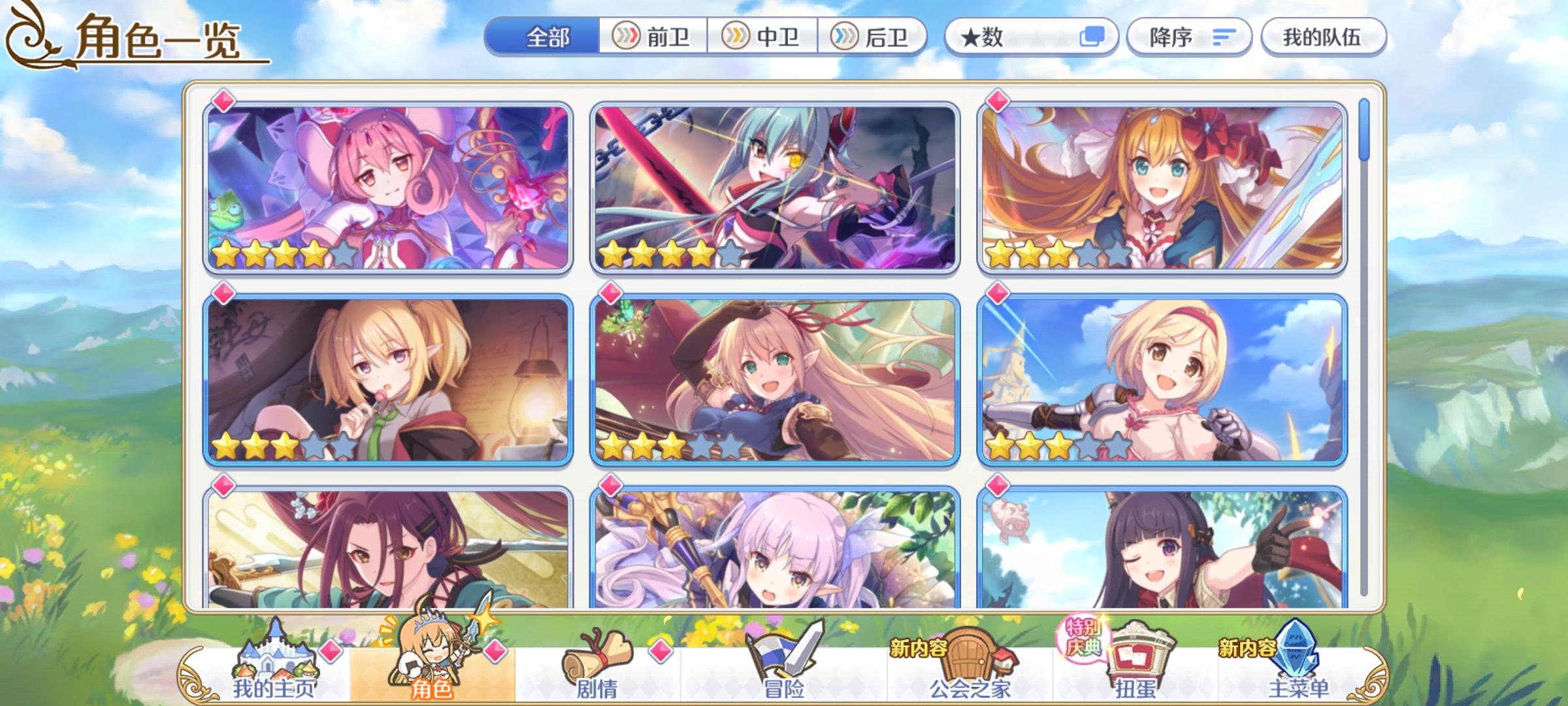
Task: Select the 后卫 rearguard filter
Action: pos(874,37)
